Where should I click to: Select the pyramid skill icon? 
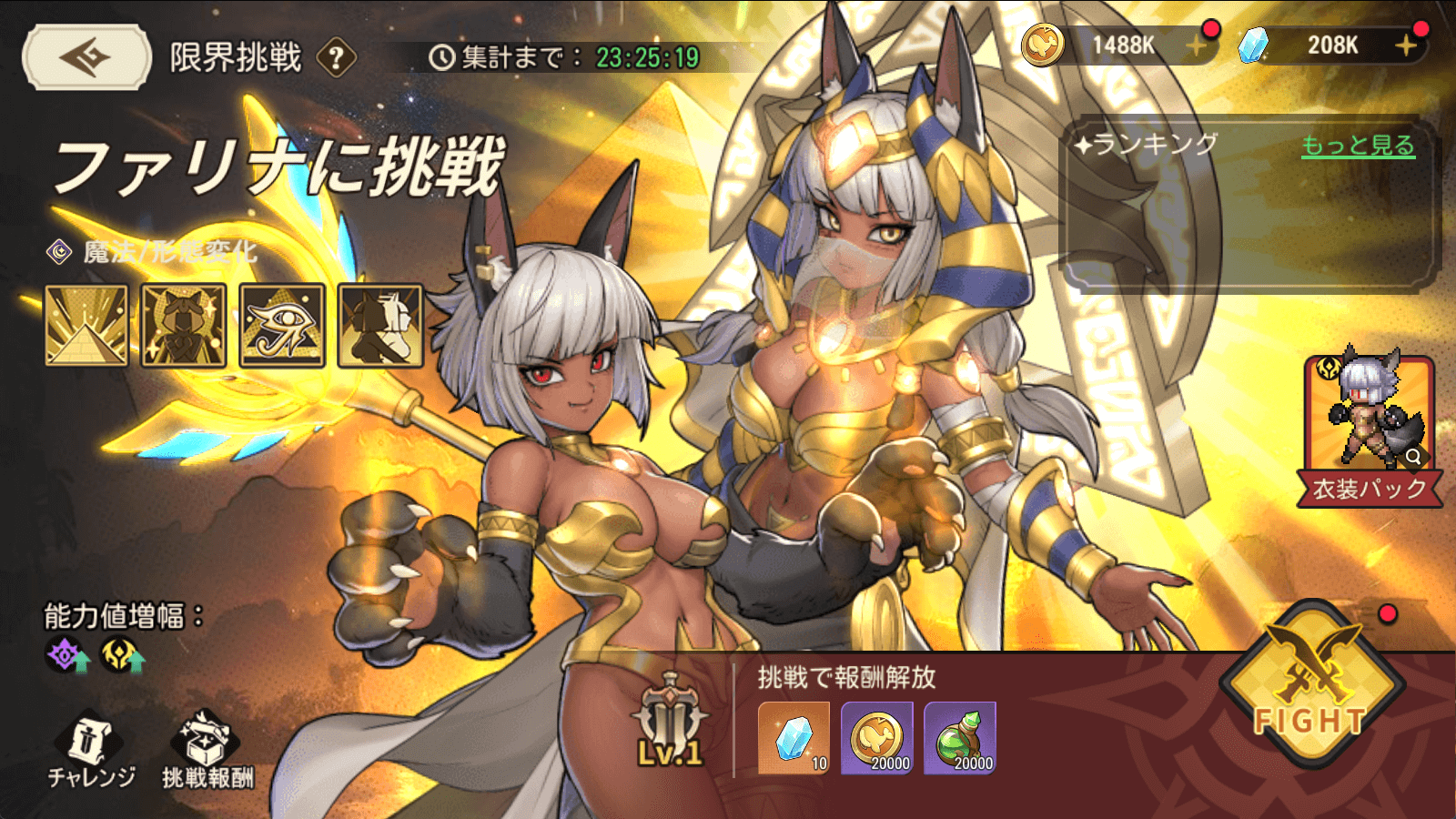tap(86, 325)
